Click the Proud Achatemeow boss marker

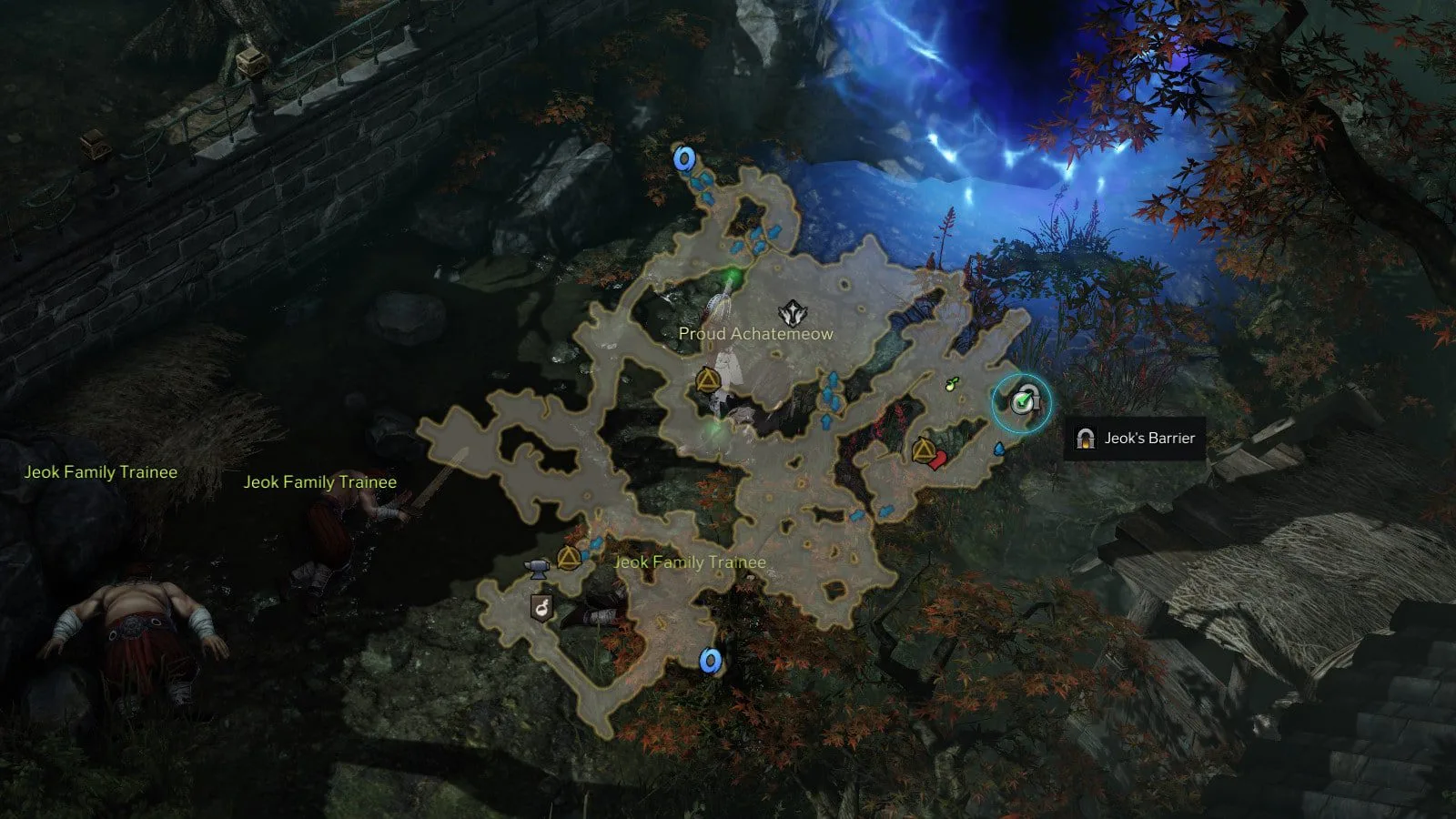point(794,313)
